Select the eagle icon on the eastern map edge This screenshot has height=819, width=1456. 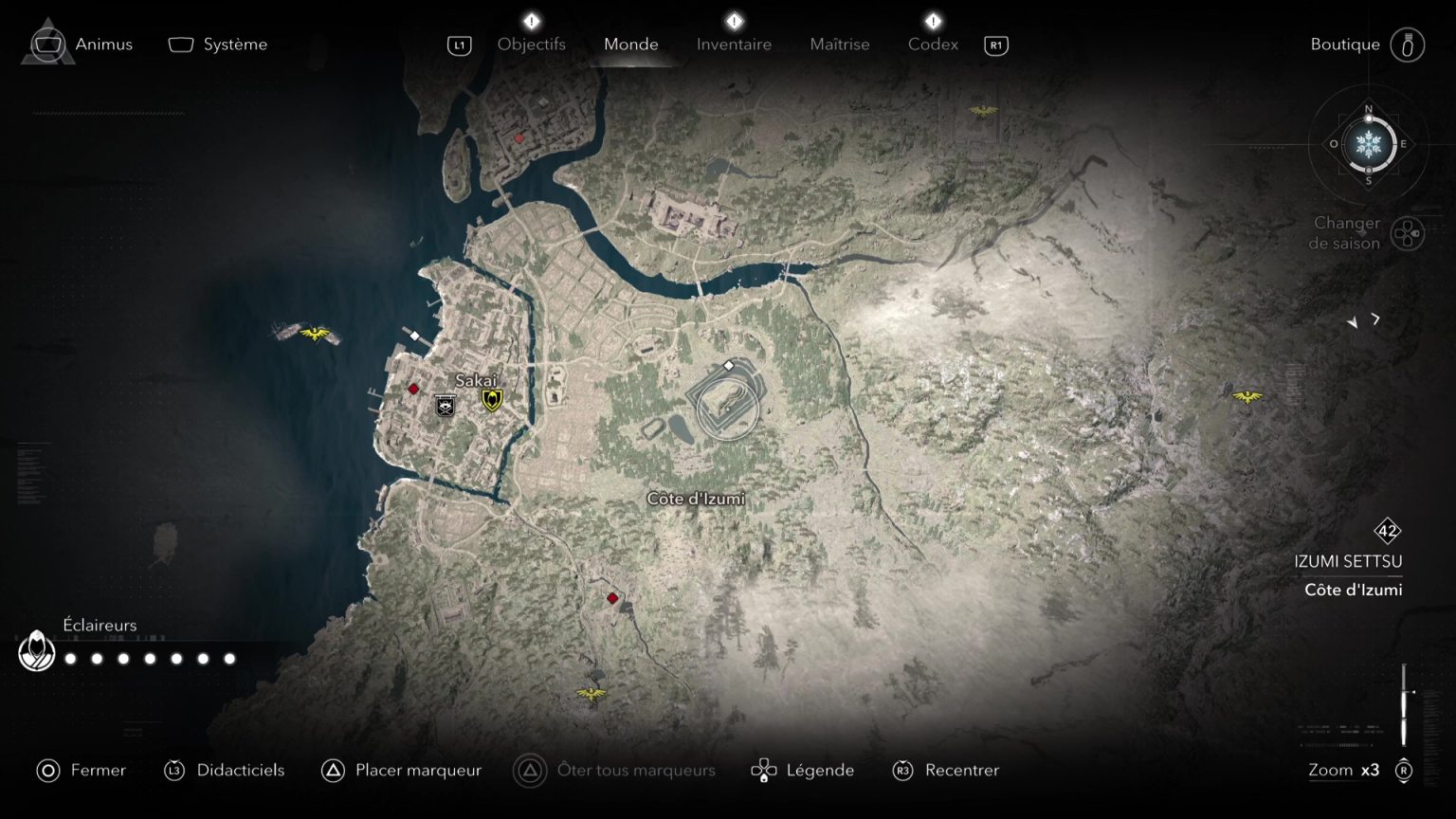(1248, 398)
